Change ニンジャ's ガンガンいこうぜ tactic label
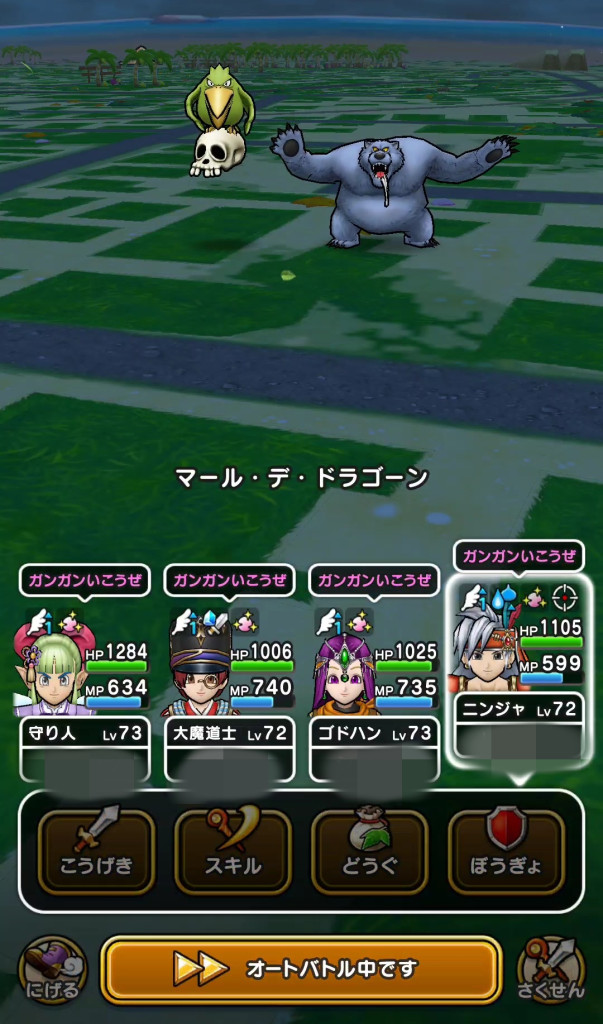This screenshot has width=603, height=1024. [519, 556]
